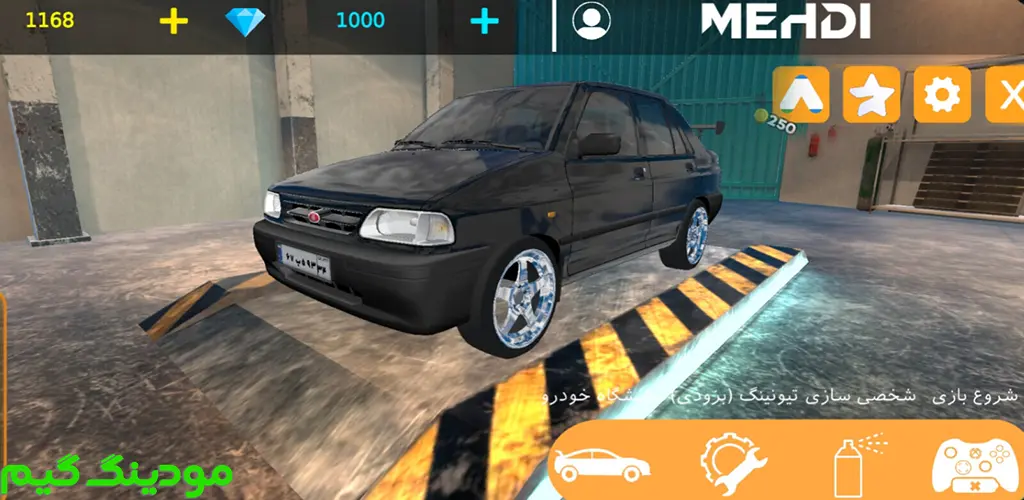Add more coins with the yellow plus
Image resolution: width=1024 pixels, height=500 pixels.
[173, 20]
